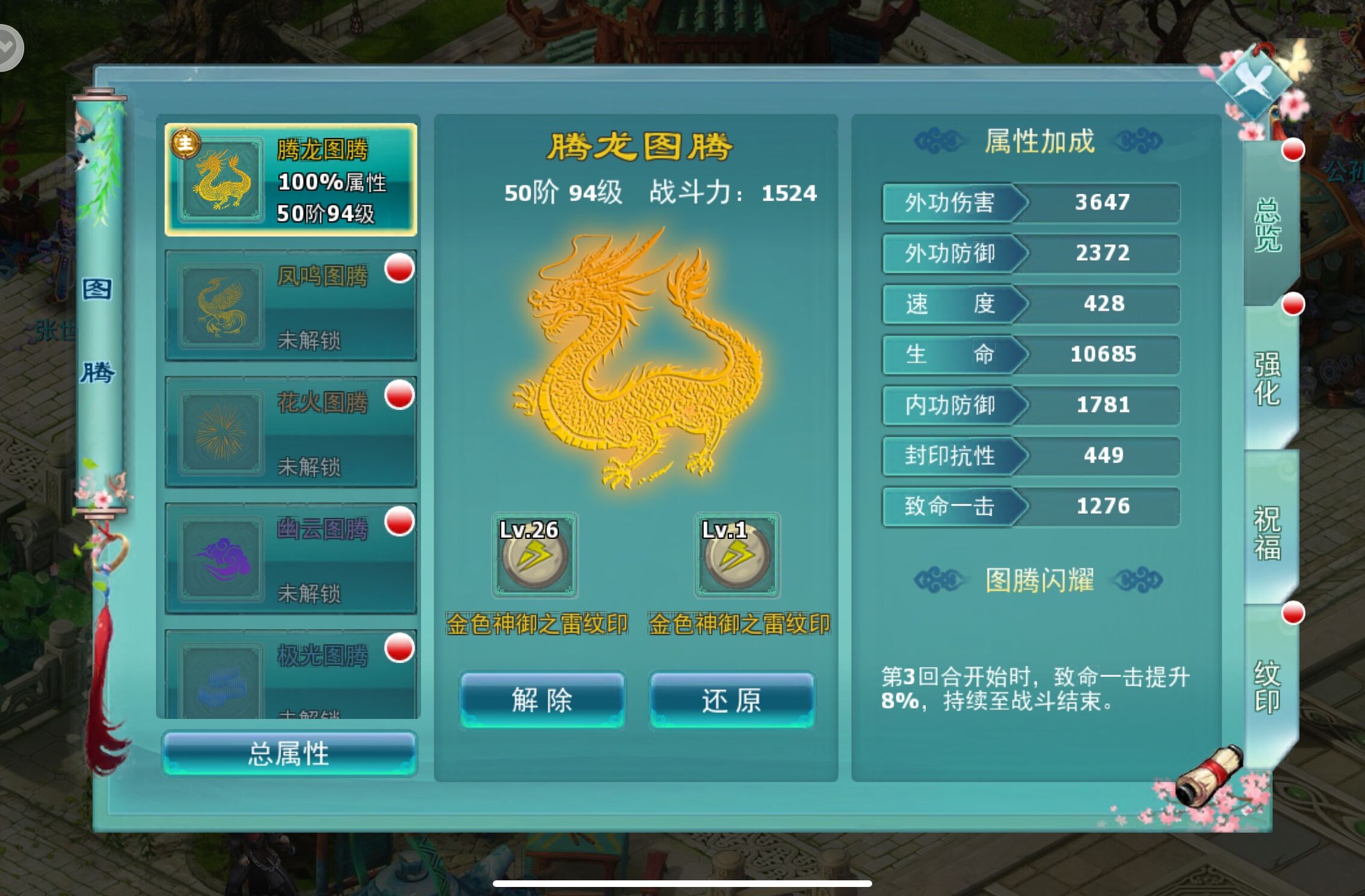
Task: Click the red notification dot on 凤鸣图腾
Action: (x=402, y=269)
